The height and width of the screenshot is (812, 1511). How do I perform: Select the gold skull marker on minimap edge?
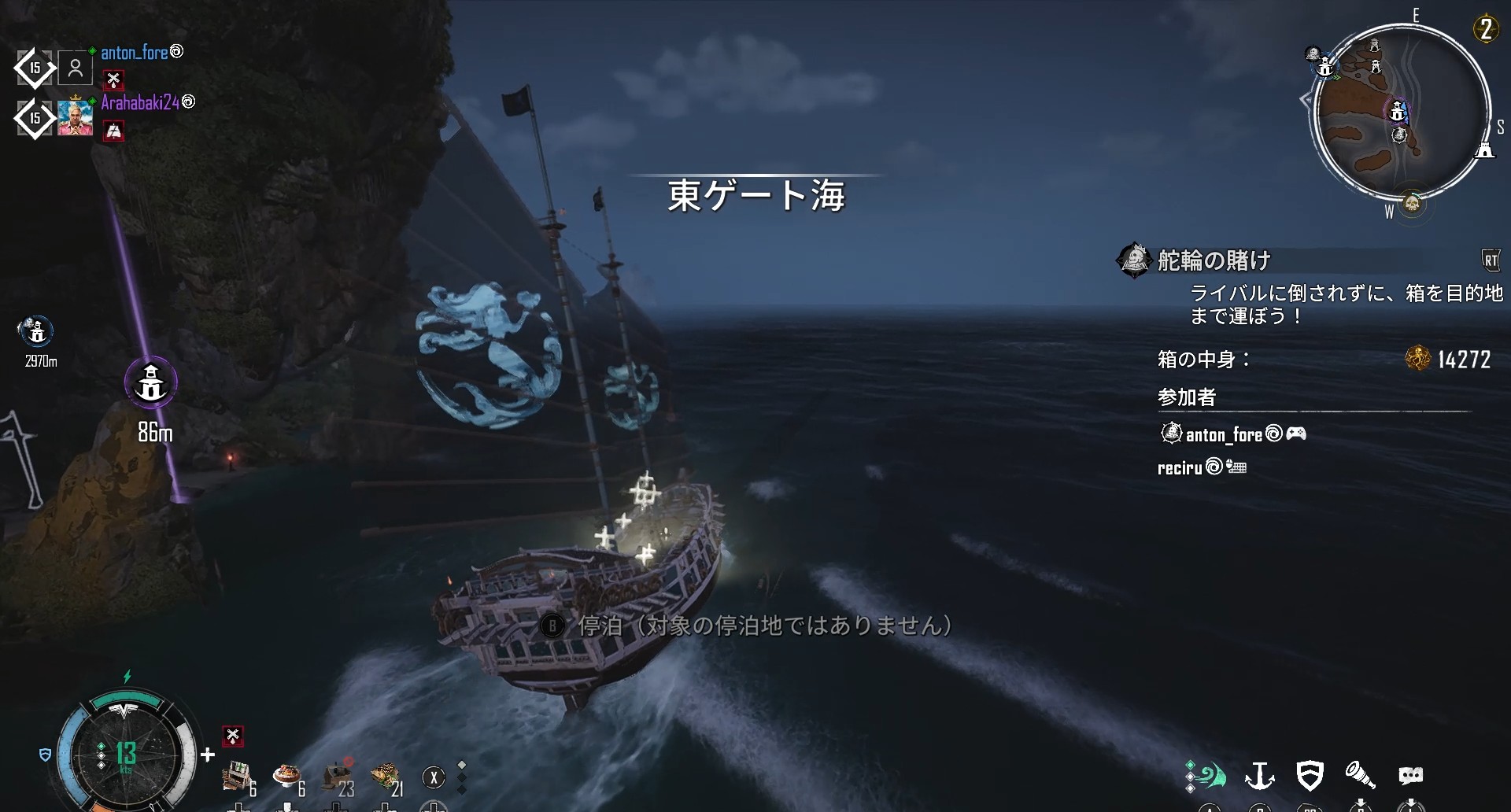(1413, 205)
